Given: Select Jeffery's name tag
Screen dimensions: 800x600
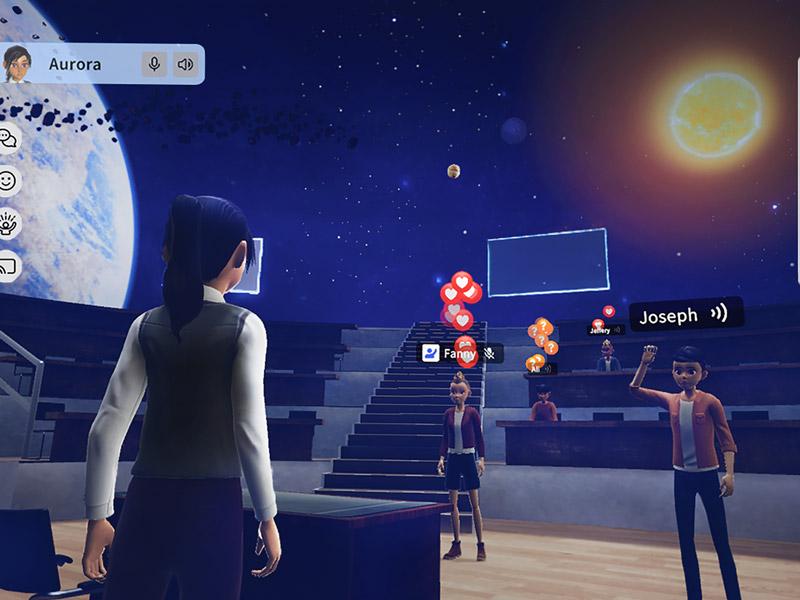Looking at the screenshot, I should click(x=601, y=330).
